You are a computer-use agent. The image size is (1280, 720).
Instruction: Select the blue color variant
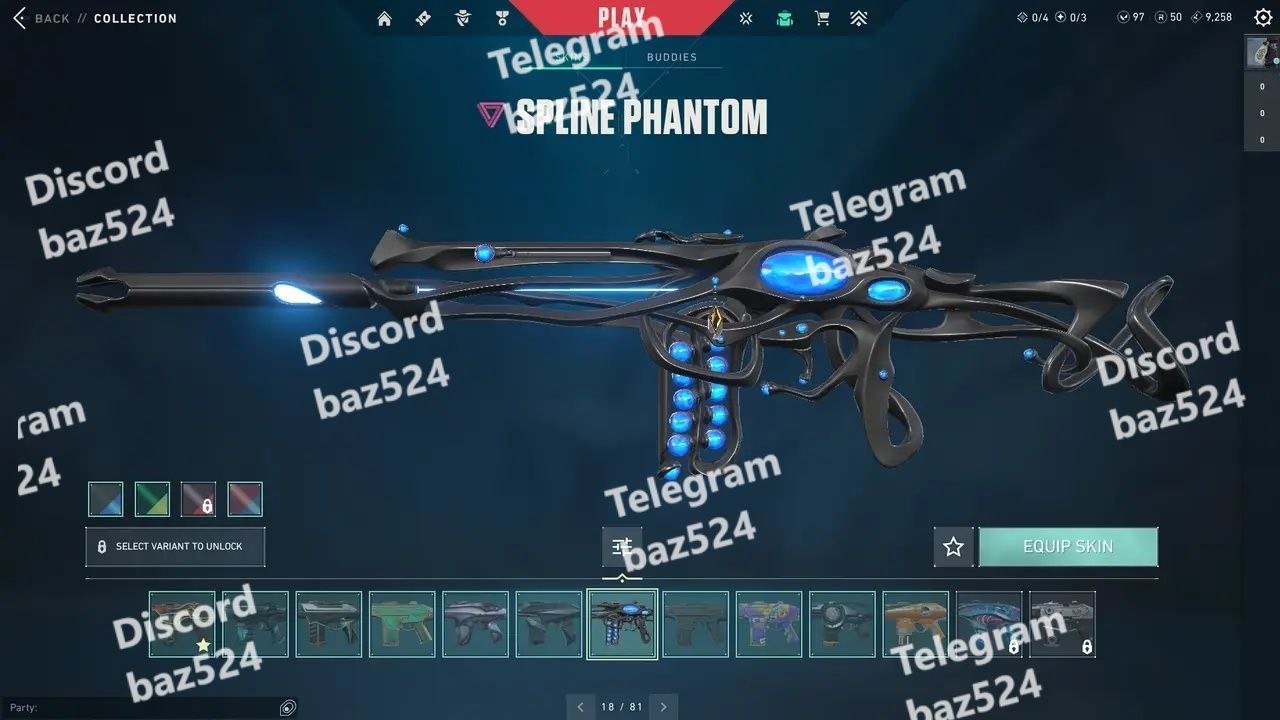coord(106,499)
